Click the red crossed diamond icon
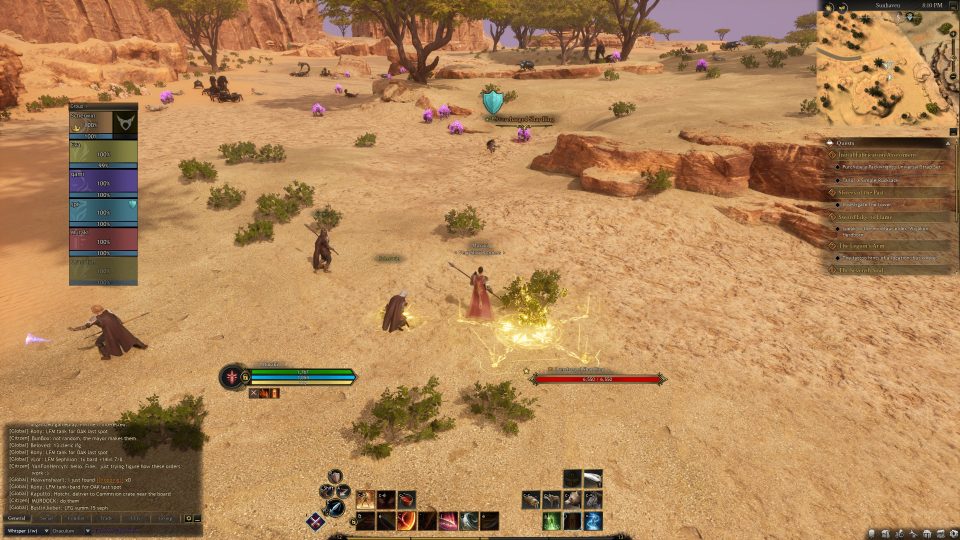The width and height of the screenshot is (960, 540). pos(316,521)
